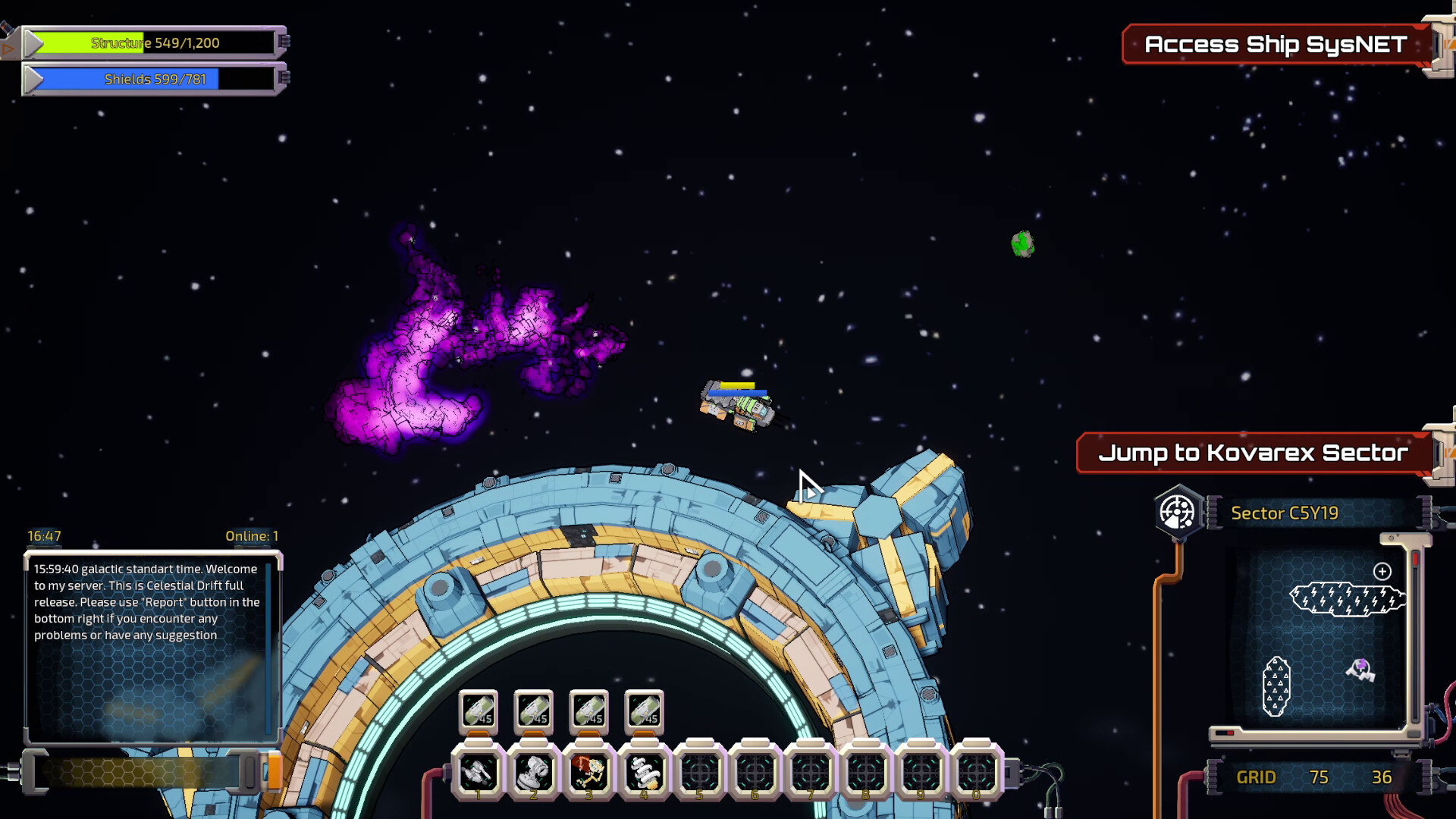Screen dimensions: 1456x819
Task: Select the drill tool in hotbar slot 4
Action: click(x=645, y=773)
